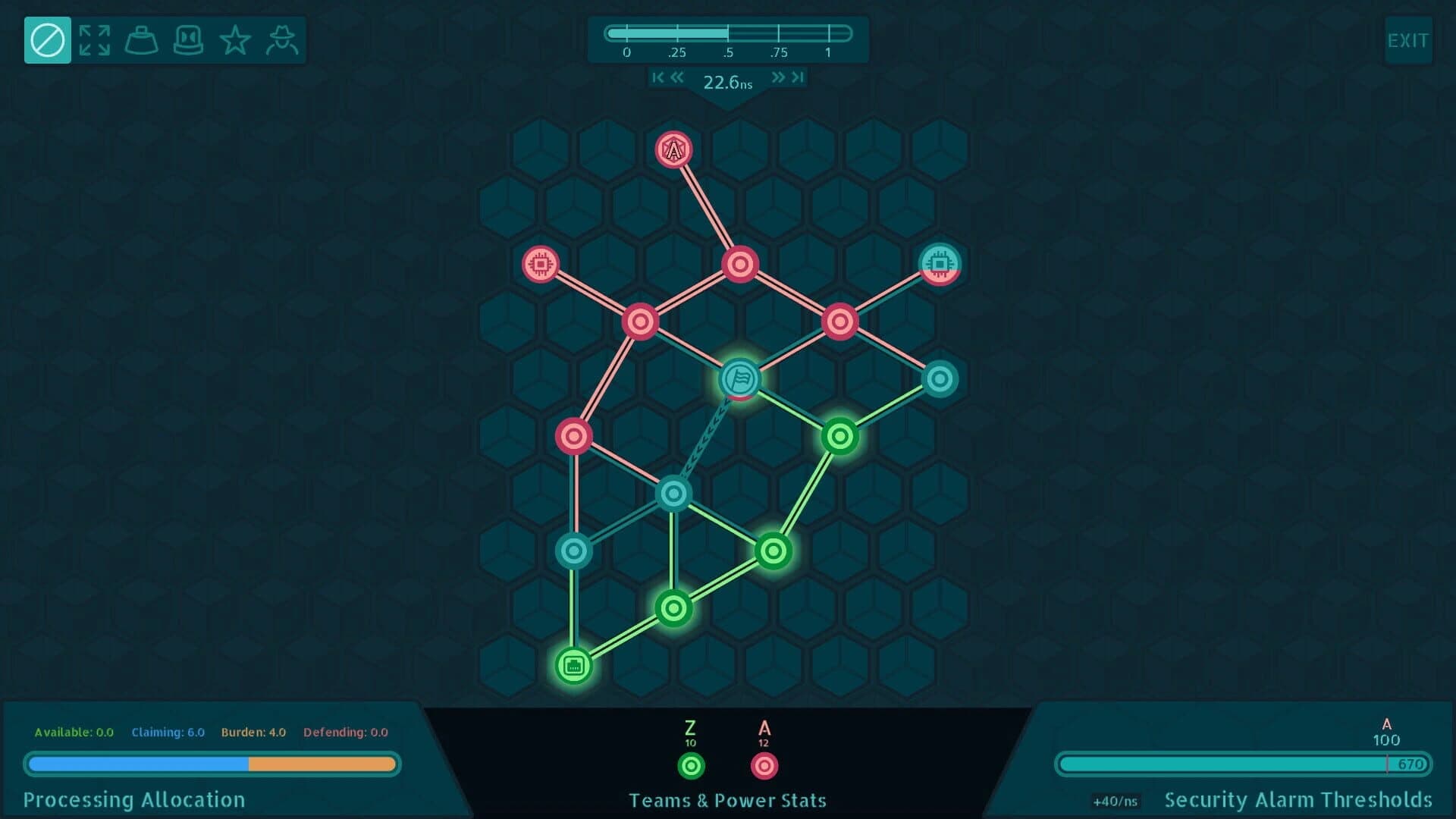The image size is (1456, 819).
Task: Toggle team Z's green indicator
Action: (x=690, y=766)
